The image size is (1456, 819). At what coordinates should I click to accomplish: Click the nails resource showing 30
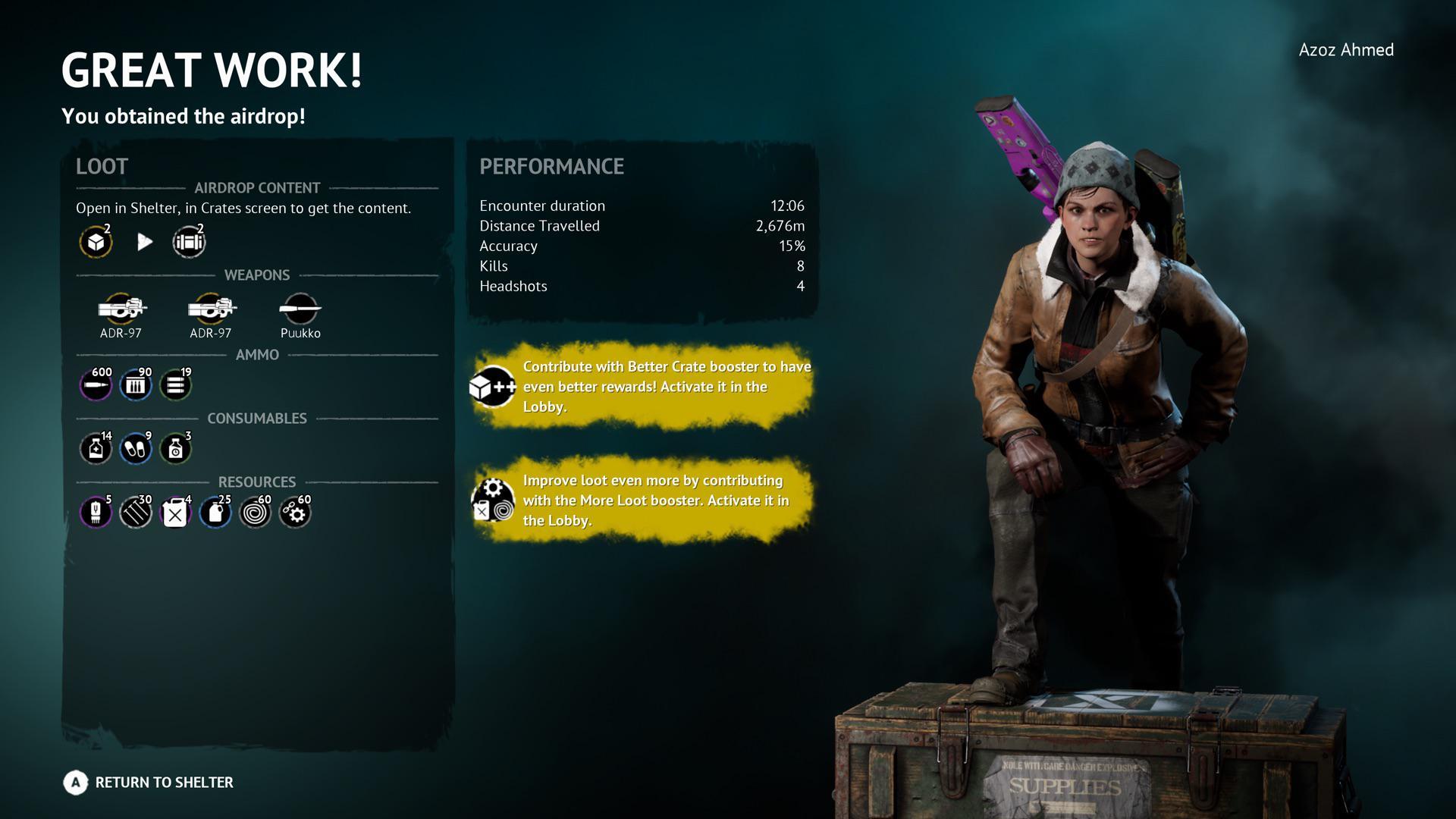[135, 512]
